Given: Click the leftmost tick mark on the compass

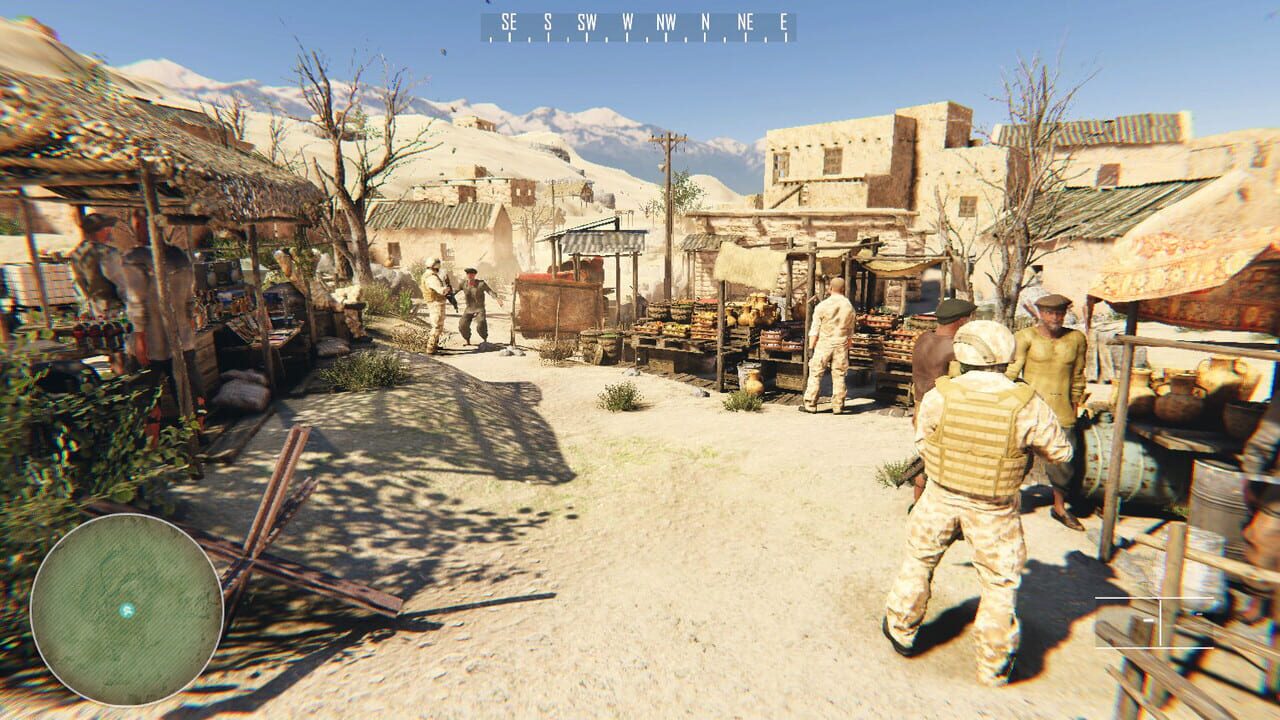Looking at the screenshot, I should point(490,39).
